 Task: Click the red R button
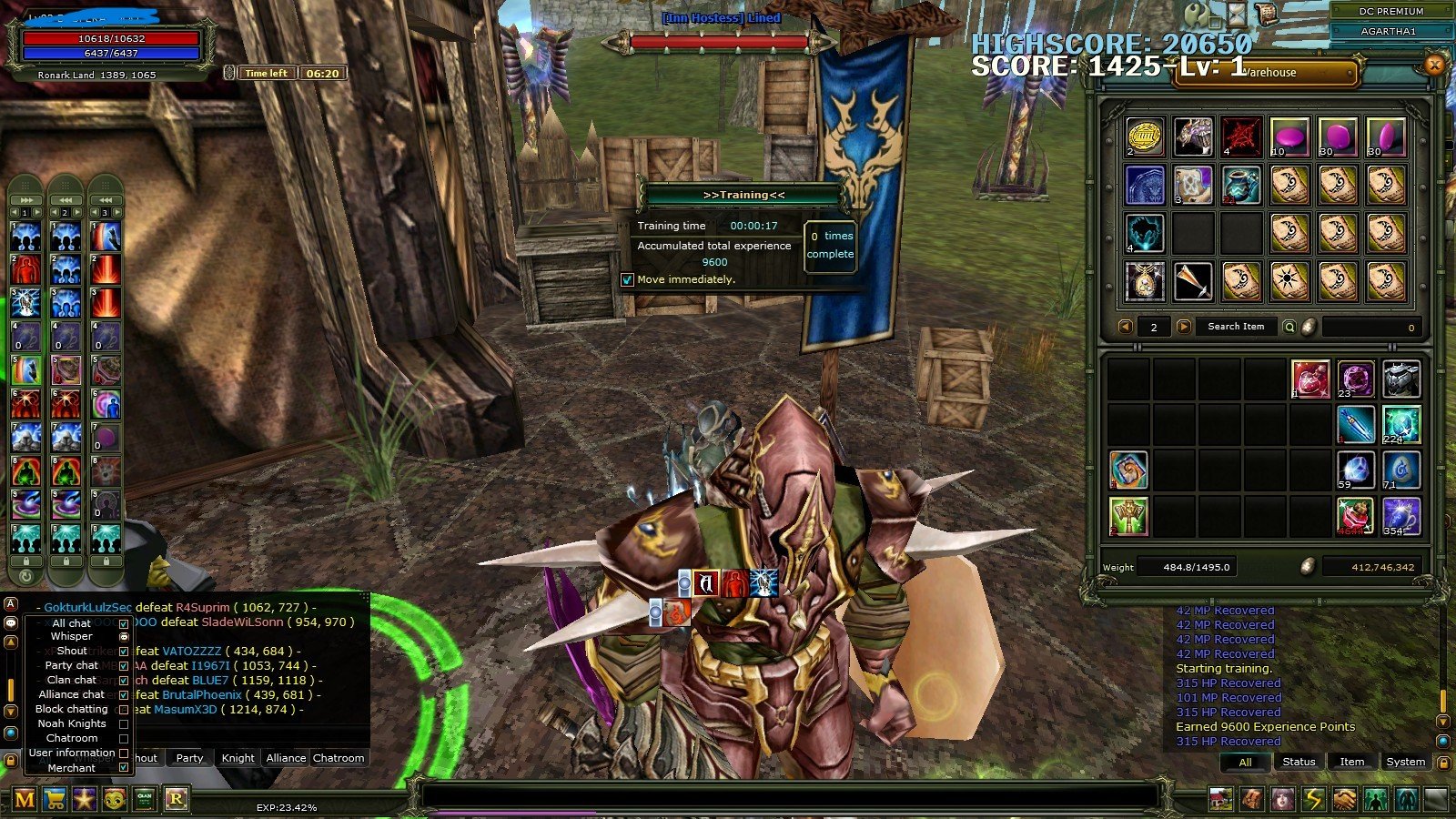(176, 799)
